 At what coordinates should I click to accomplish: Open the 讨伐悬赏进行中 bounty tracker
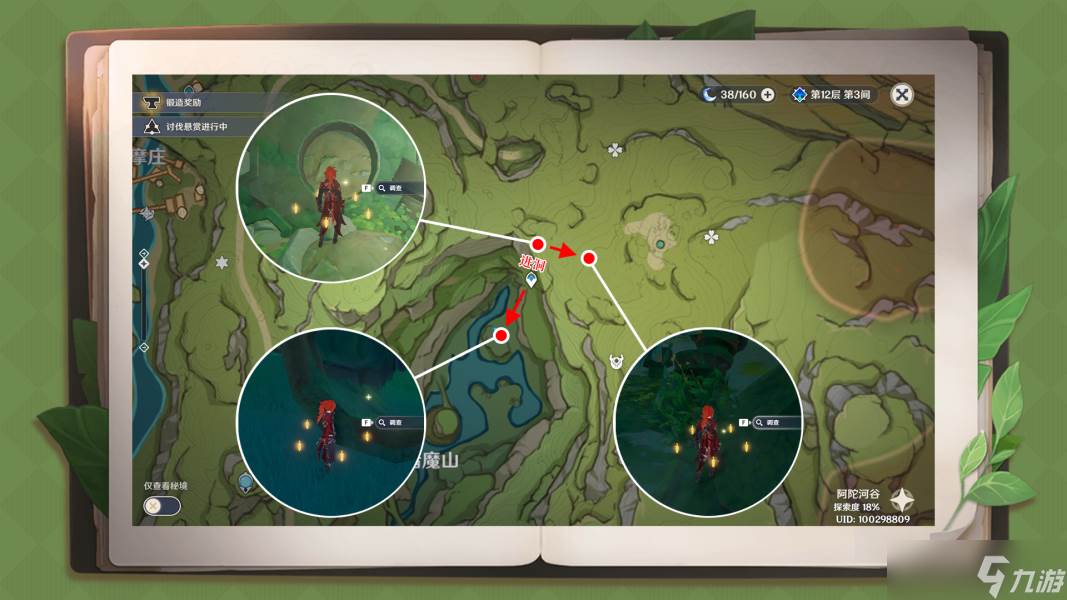pyautogui.click(x=195, y=127)
